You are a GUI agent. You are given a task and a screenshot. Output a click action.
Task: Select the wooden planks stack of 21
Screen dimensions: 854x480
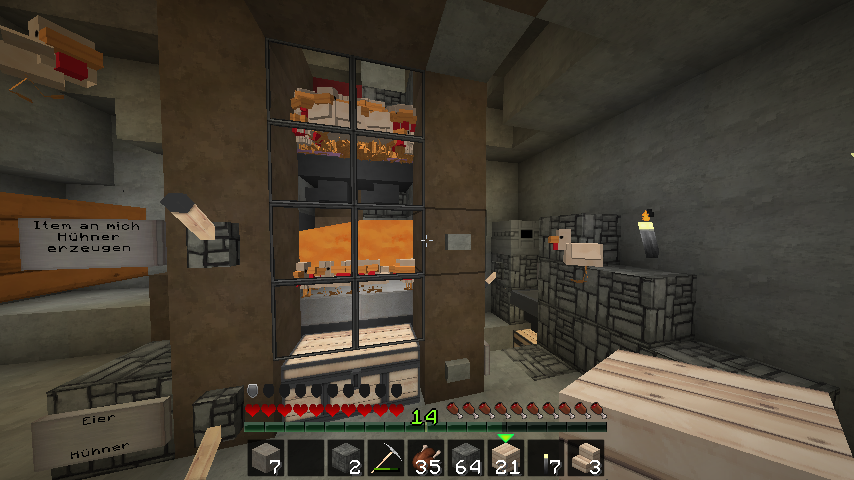(505, 458)
